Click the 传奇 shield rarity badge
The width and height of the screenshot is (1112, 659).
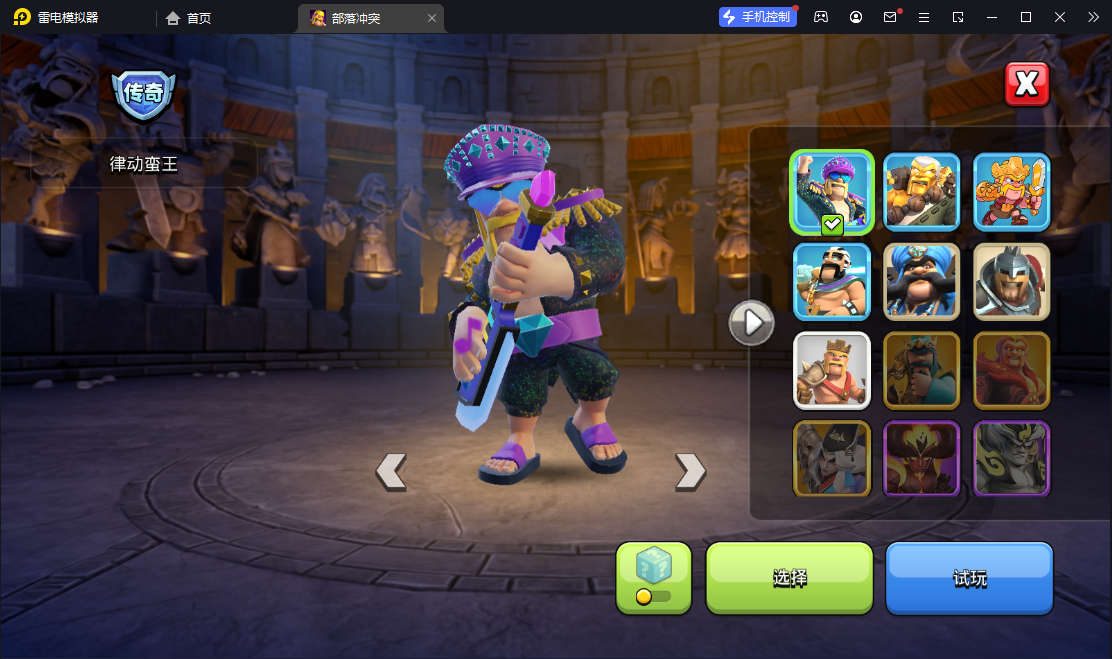point(143,95)
